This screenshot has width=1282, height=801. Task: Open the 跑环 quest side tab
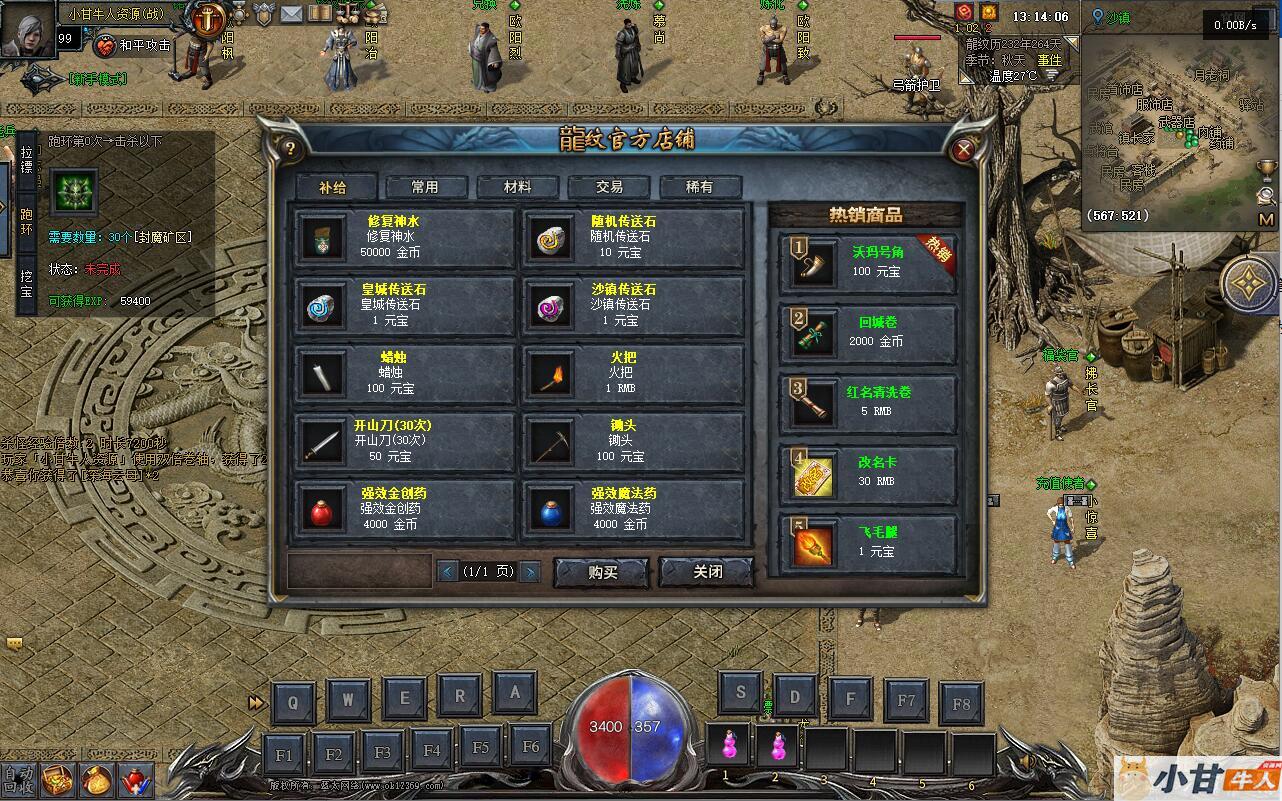pos(27,222)
